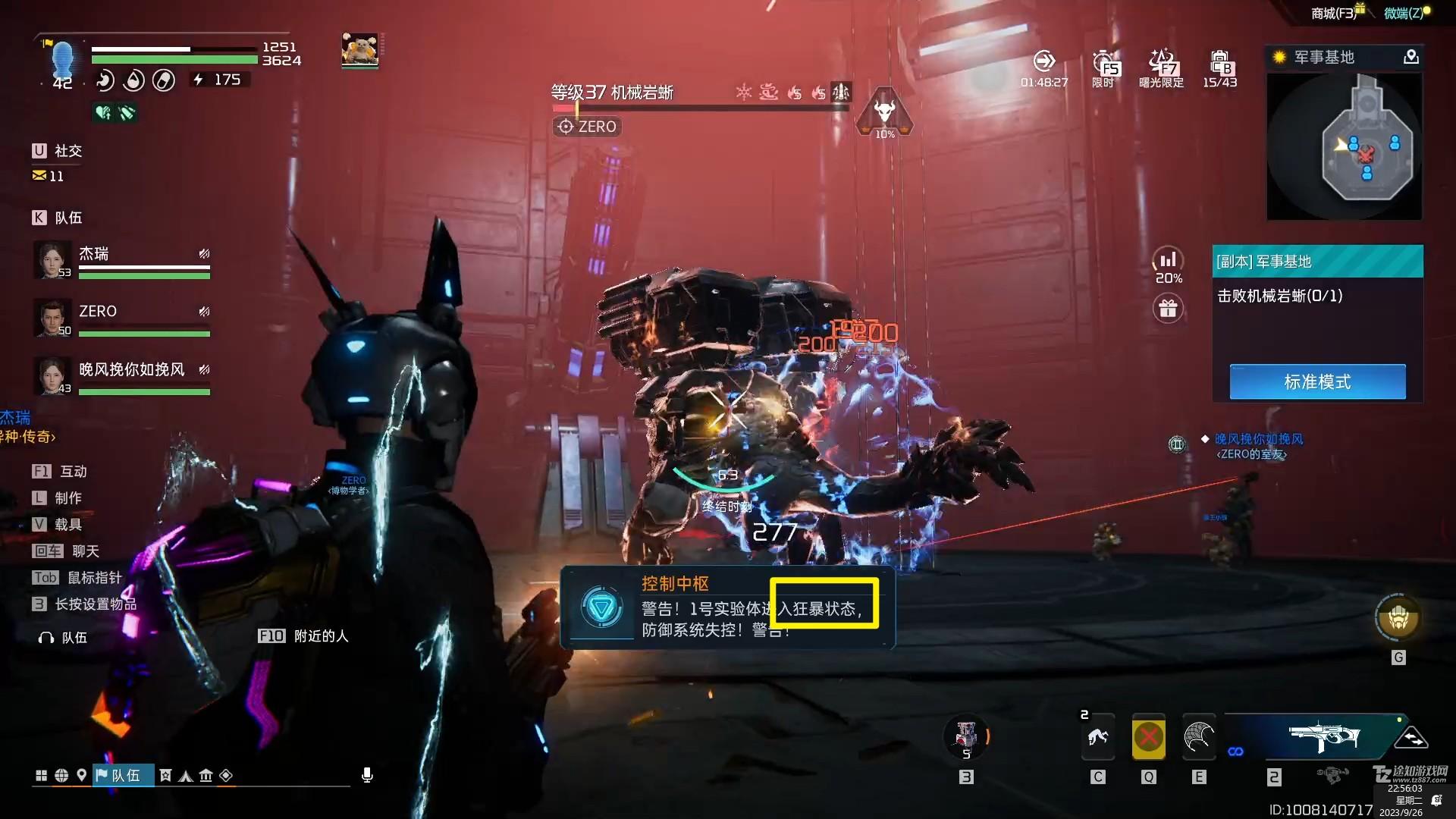The height and width of the screenshot is (819, 1456).
Task: Open the gift box icon
Action: click(x=1168, y=309)
